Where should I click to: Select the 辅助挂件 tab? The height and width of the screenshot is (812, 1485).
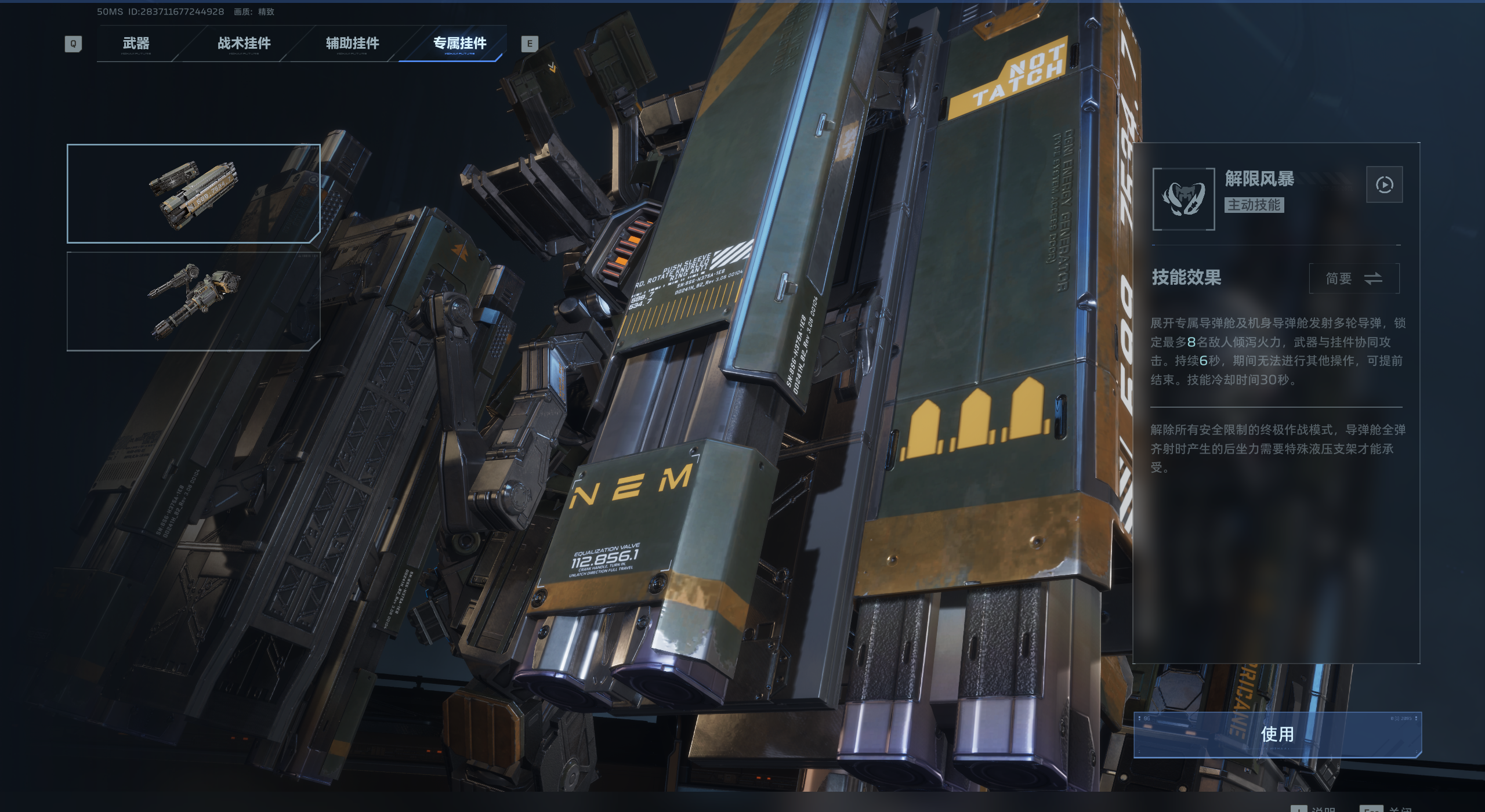click(352, 43)
